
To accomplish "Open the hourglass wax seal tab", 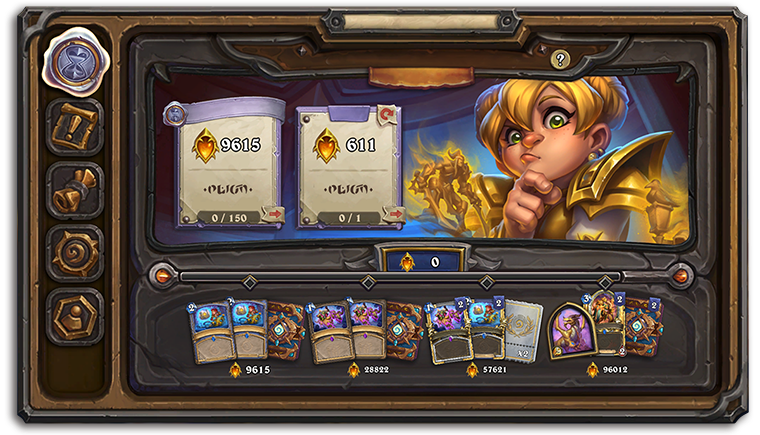I will click(x=74, y=59).
